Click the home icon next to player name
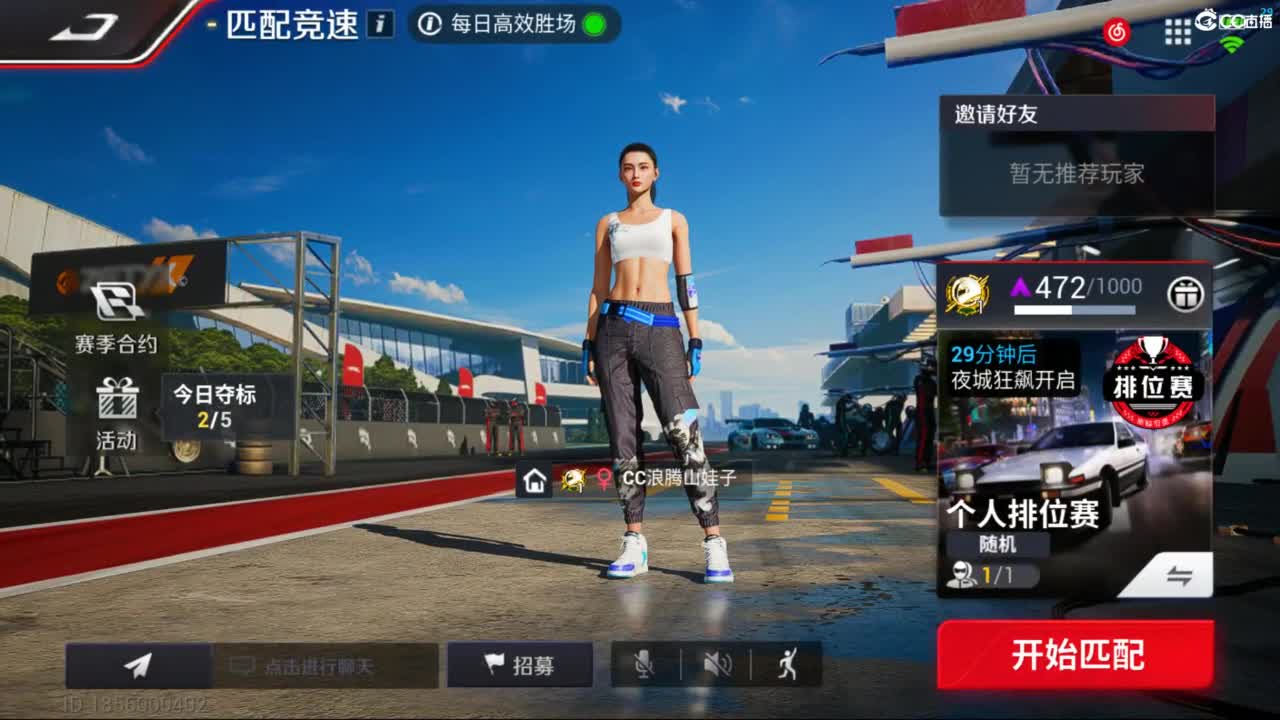1280x720 pixels. [x=535, y=481]
